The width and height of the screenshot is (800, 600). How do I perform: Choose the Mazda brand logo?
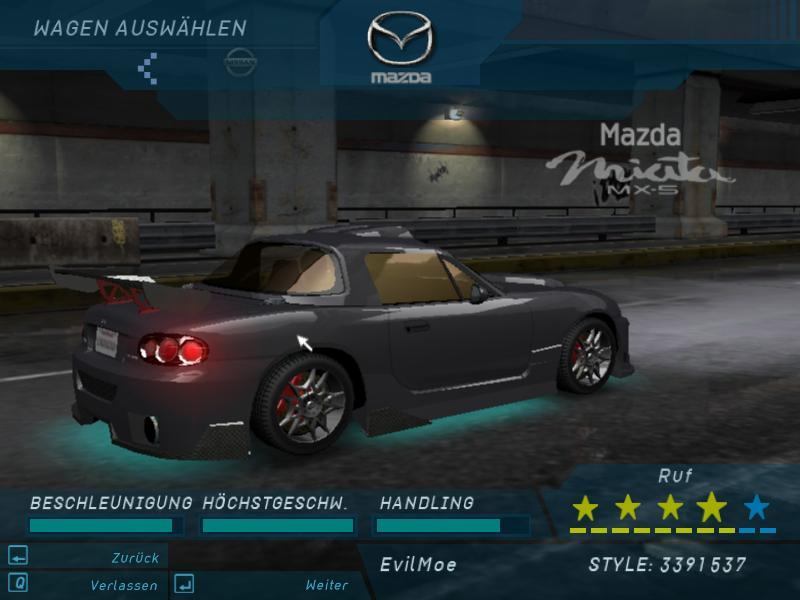pyautogui.click(x=400, y=45)
